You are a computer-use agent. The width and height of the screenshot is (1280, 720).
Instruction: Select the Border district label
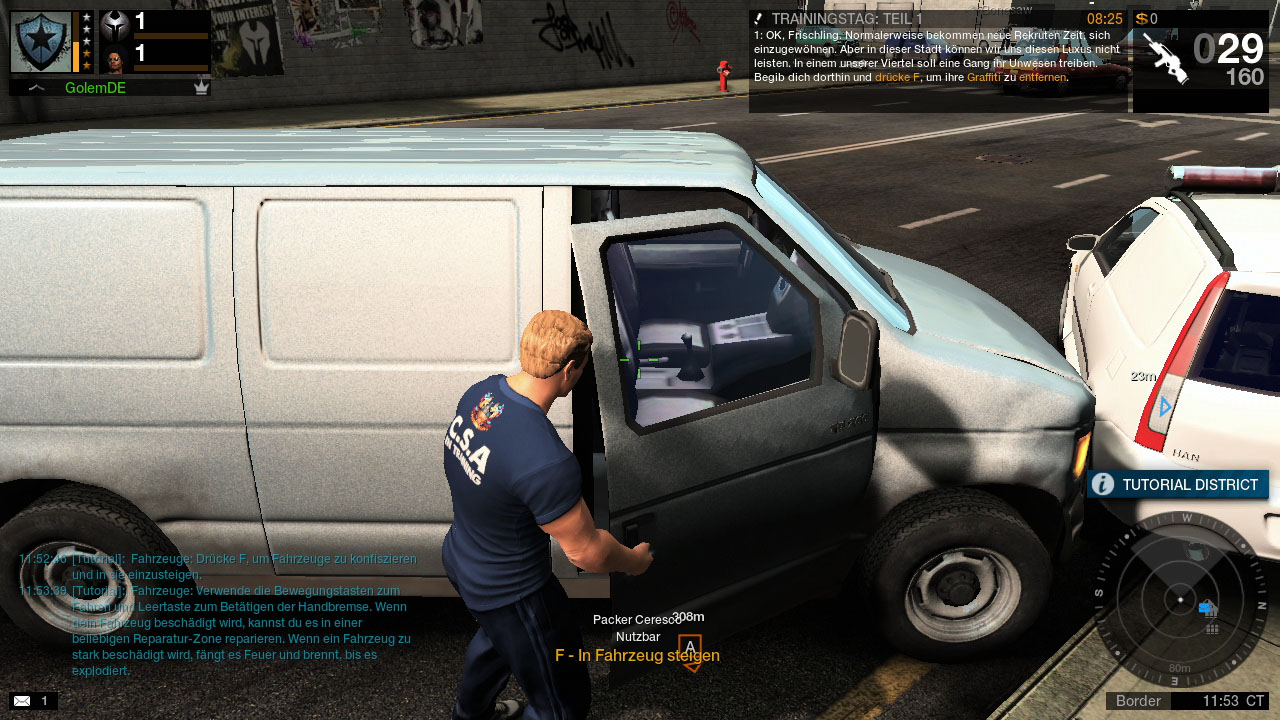click(x=1139, y=700)
